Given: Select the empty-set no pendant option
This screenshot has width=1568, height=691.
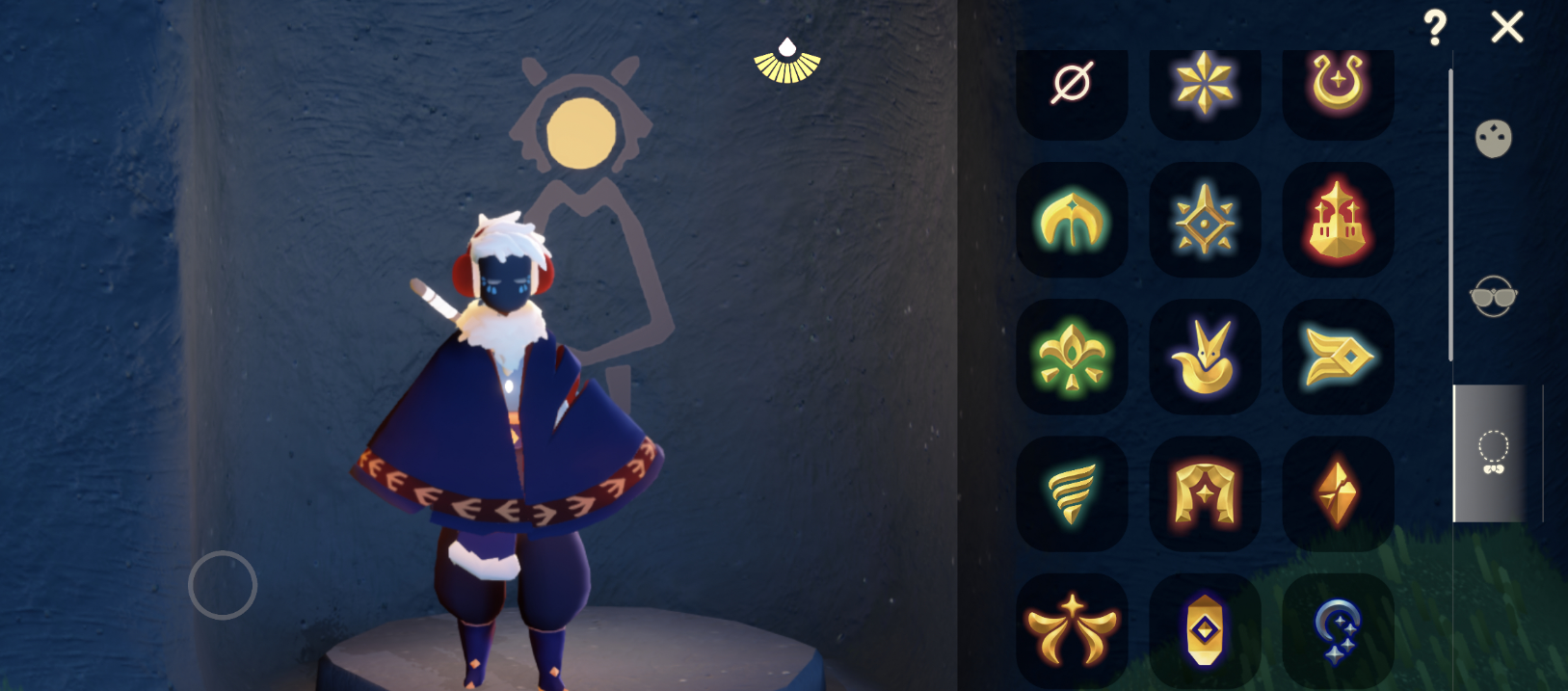Looking at the screenshot, I should [1072, 85].
